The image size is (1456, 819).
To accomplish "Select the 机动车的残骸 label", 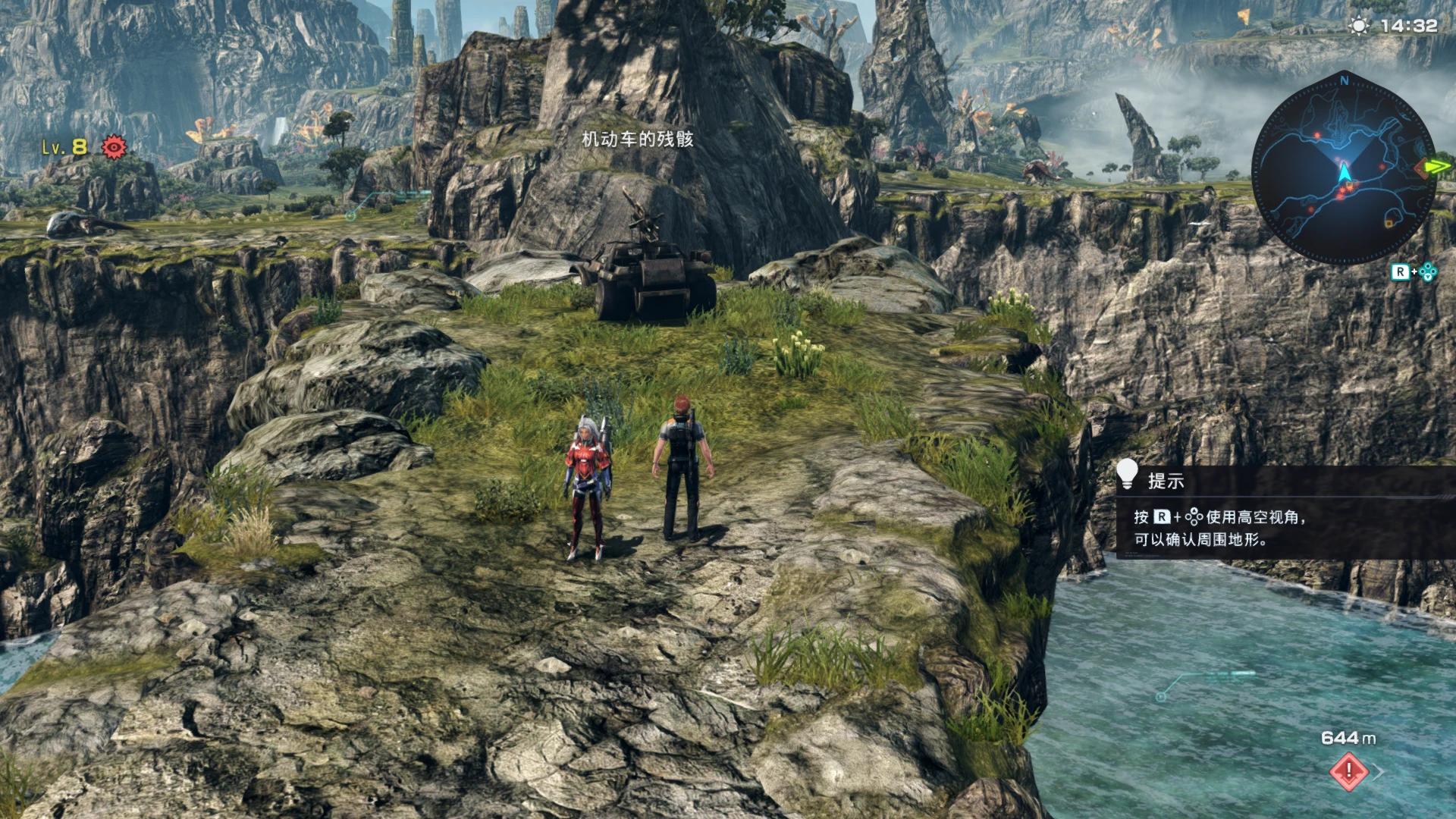I will coord(637,140).
